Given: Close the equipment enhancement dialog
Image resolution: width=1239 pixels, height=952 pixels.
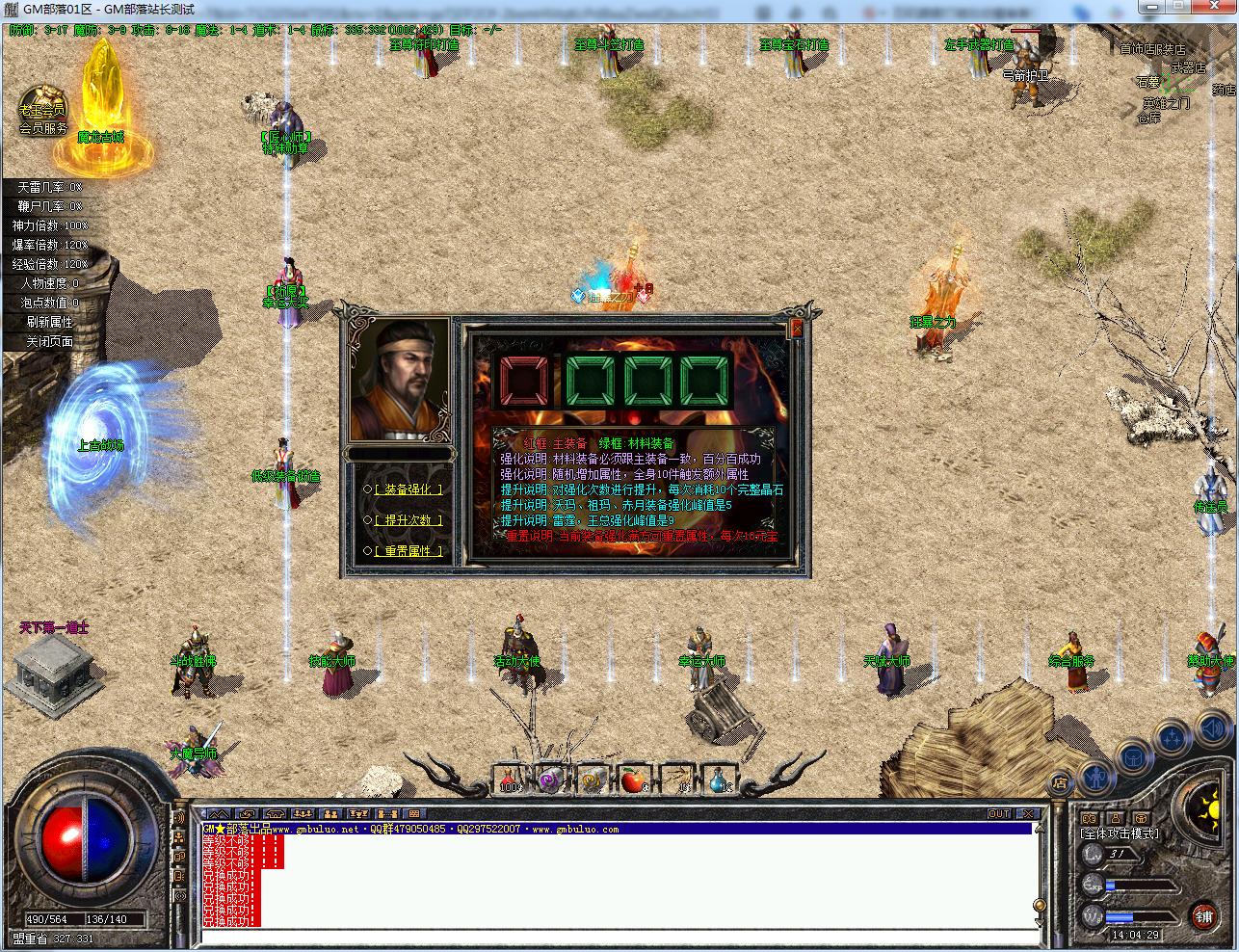Looking at the screenshot, I should [x=797, y=330].
